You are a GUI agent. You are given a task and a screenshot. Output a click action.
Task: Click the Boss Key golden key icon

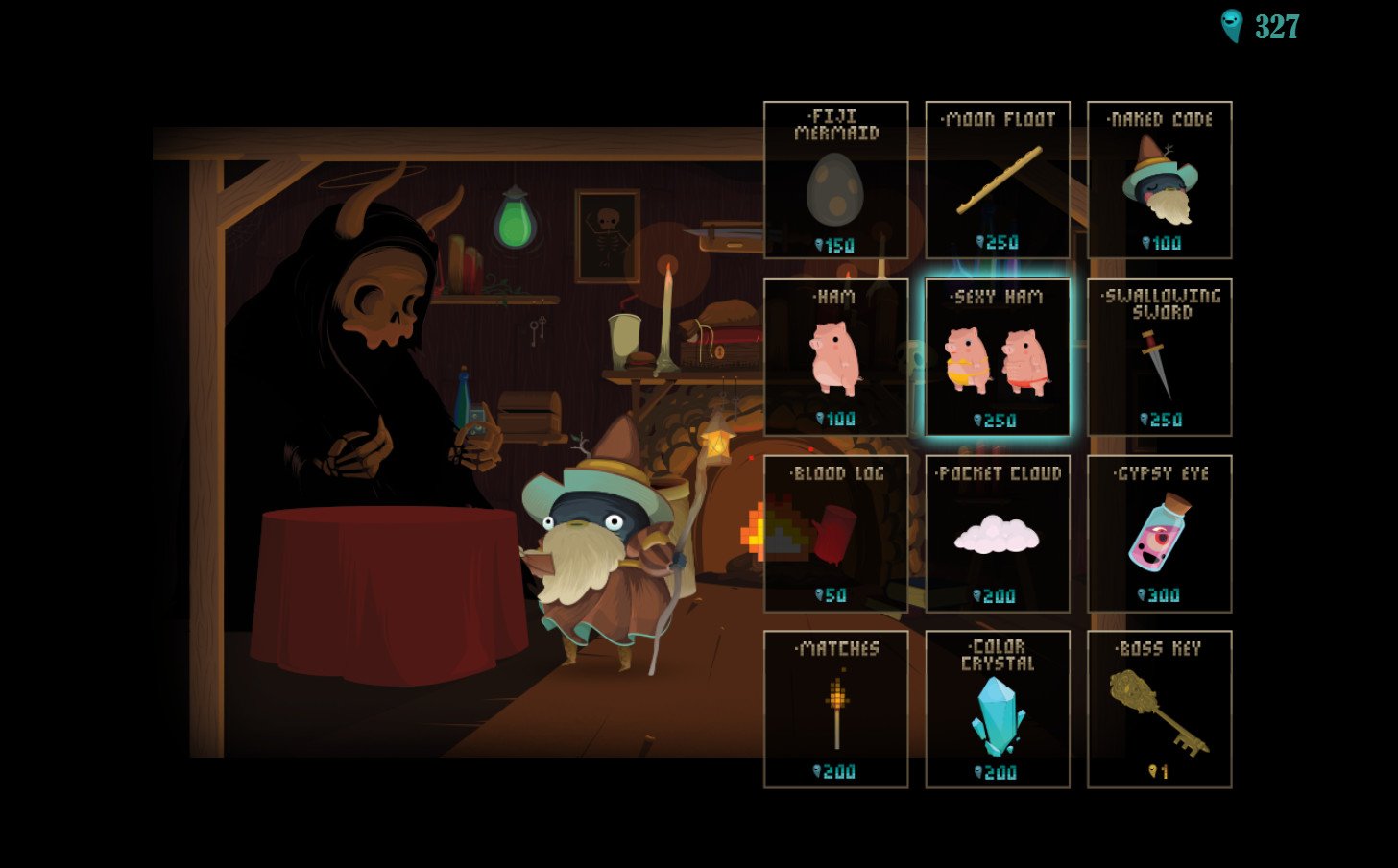[1159, 711]
